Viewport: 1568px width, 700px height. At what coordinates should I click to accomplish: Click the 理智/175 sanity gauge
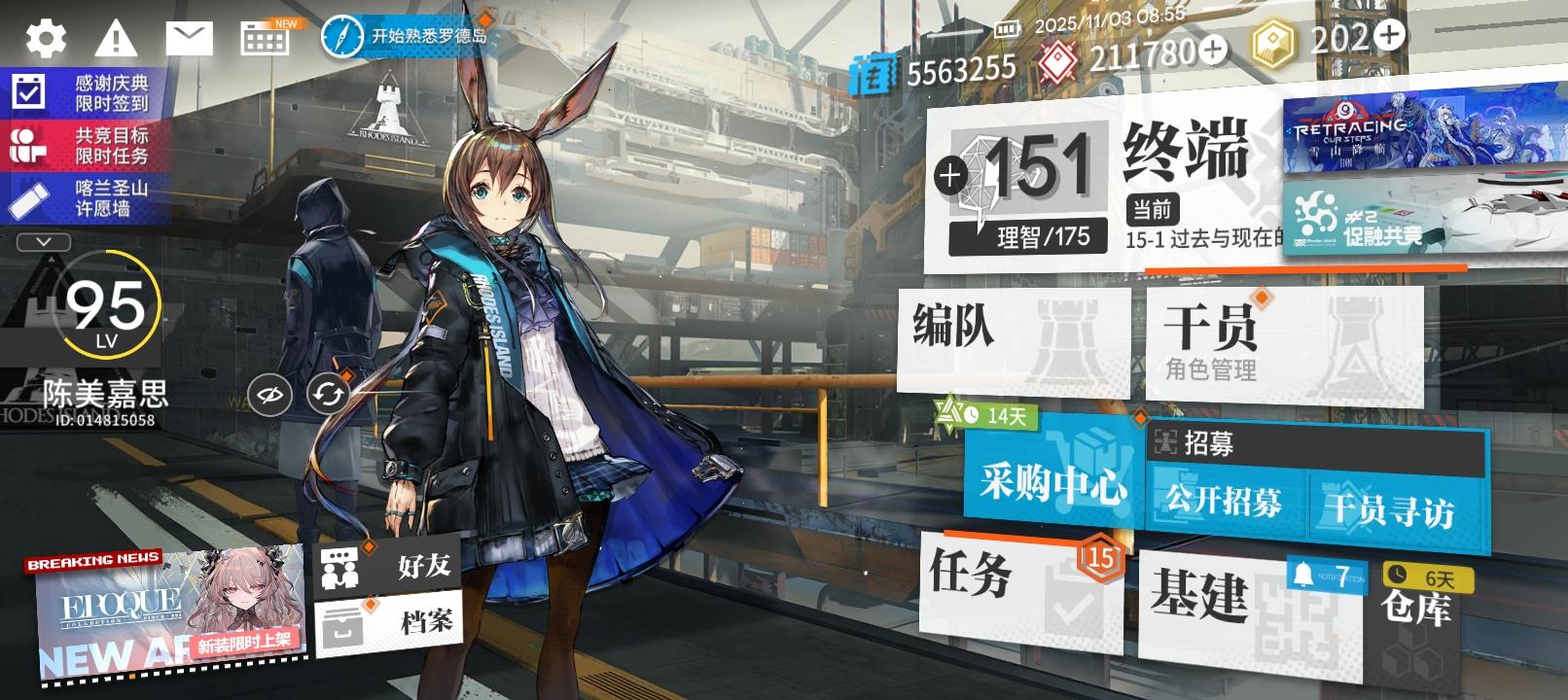tap(1029, 235)
